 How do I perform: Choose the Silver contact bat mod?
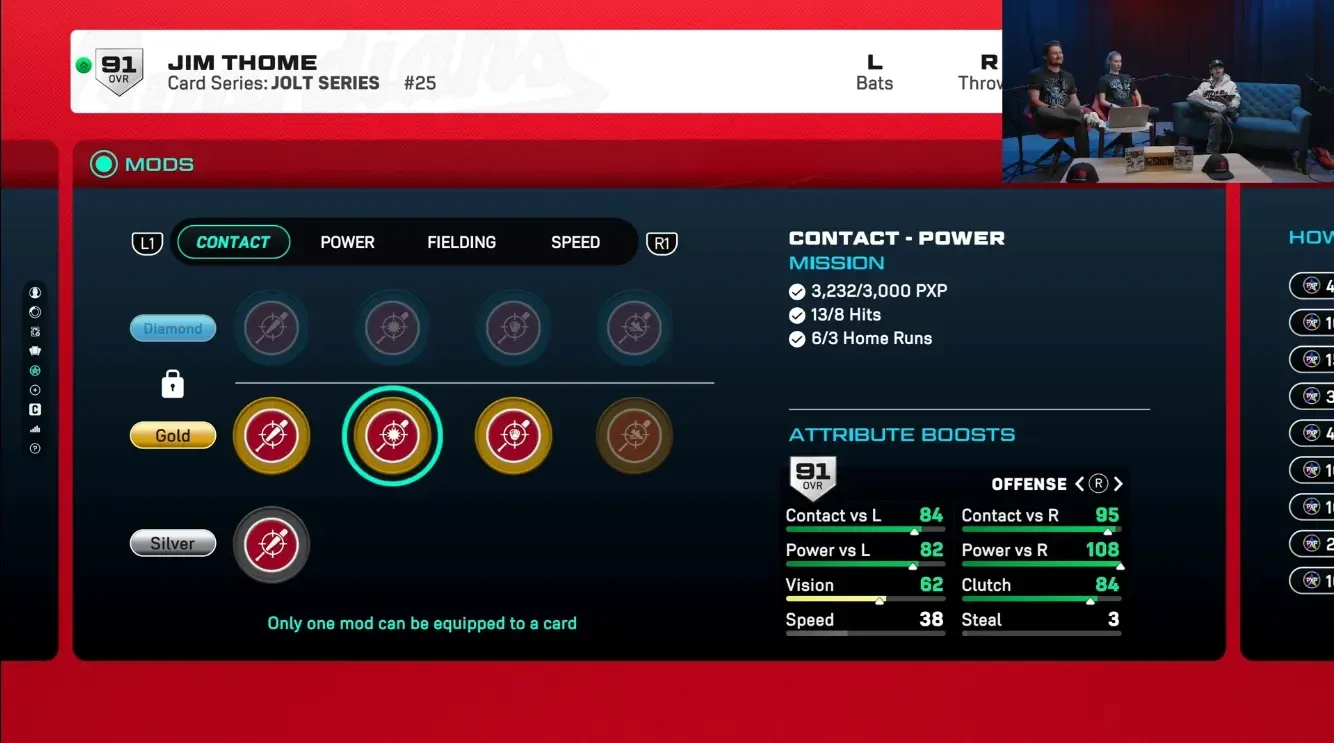271,545
